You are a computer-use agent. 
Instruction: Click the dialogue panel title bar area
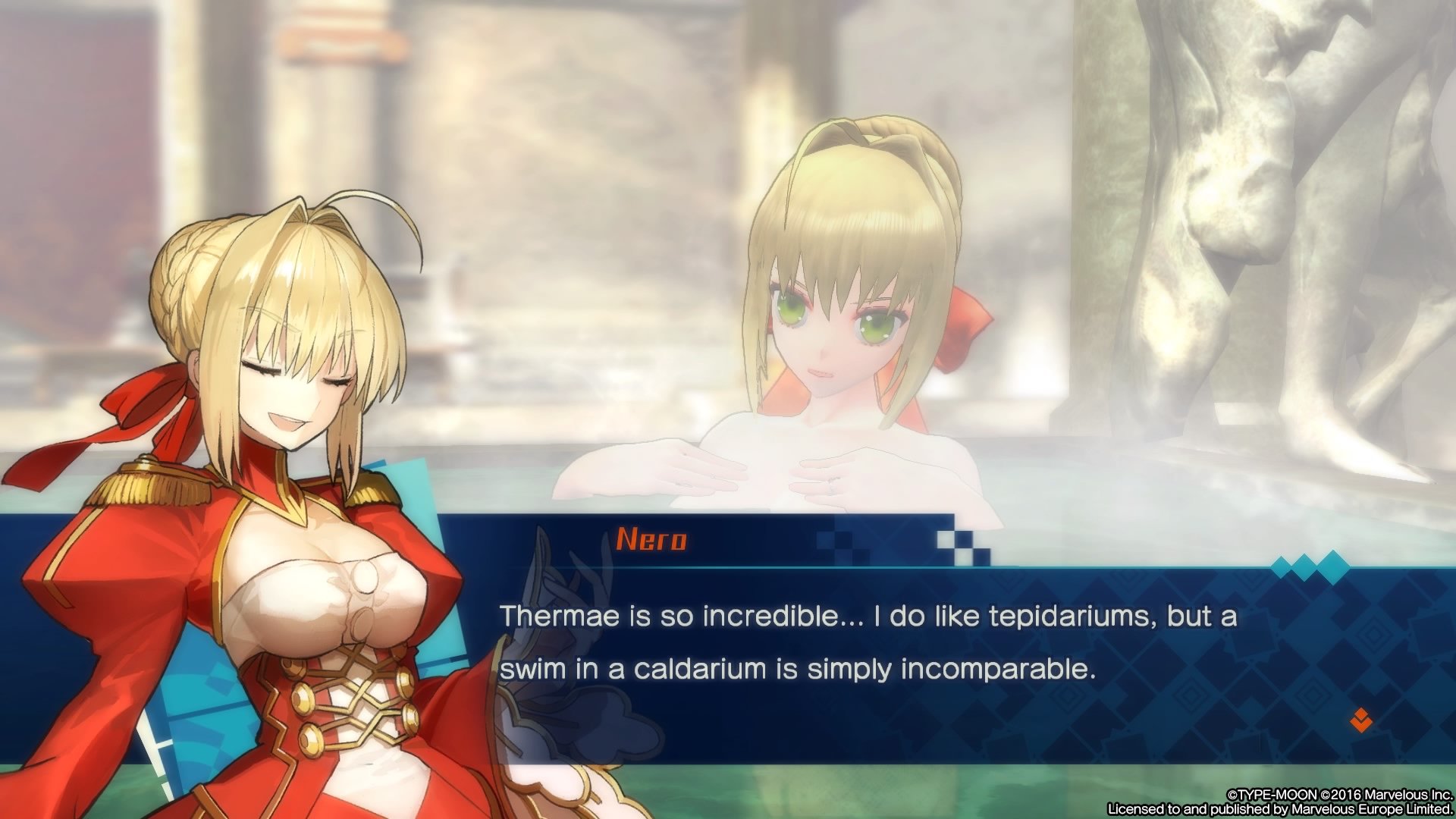click(x=758, y=540)
